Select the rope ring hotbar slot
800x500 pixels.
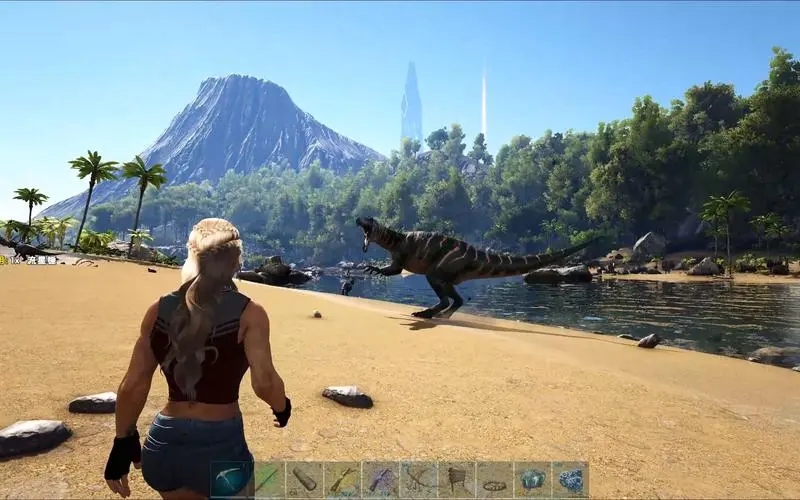pos(494,479)
